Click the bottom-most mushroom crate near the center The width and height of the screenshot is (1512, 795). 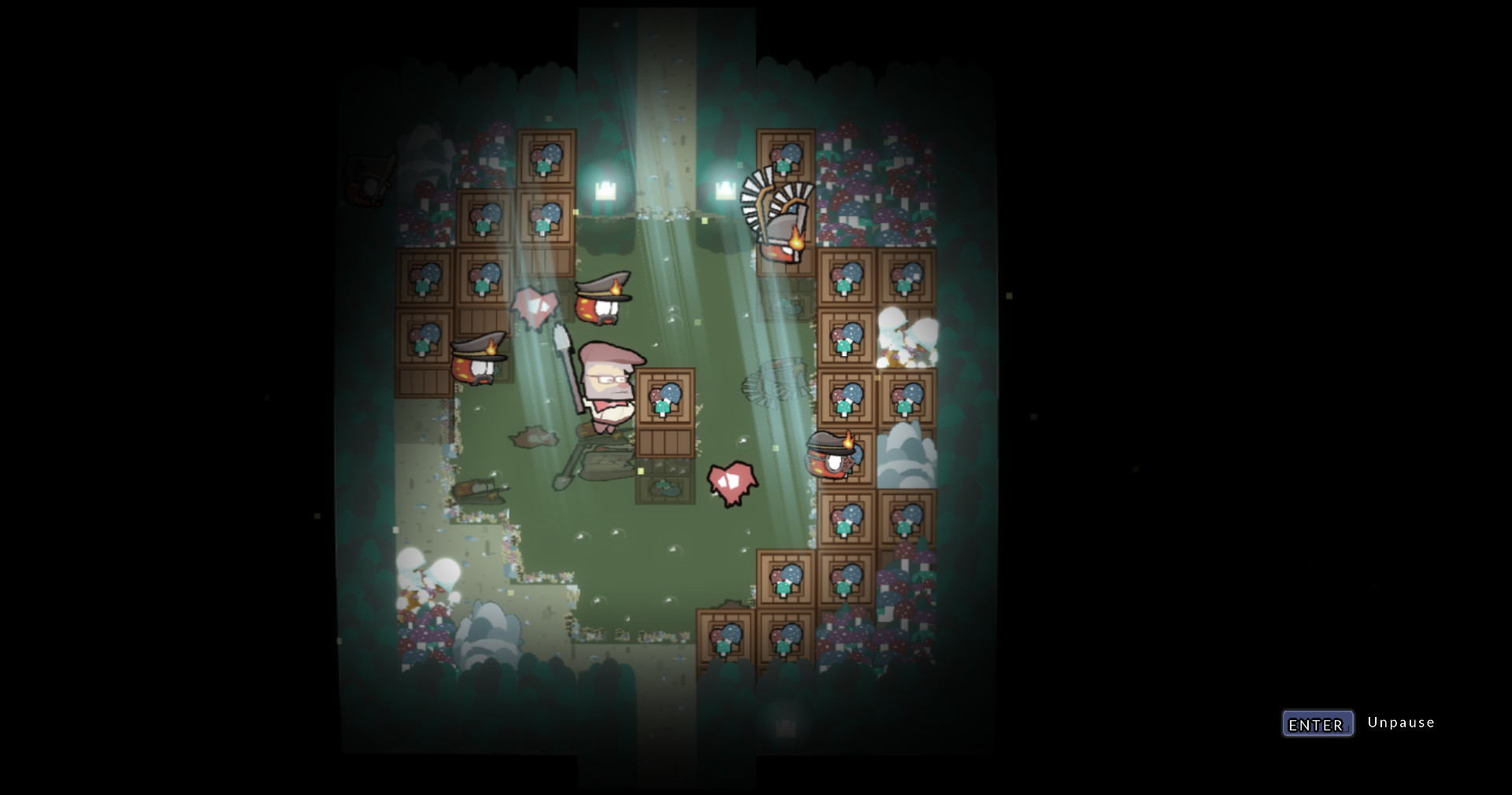[x=724, y=638]
